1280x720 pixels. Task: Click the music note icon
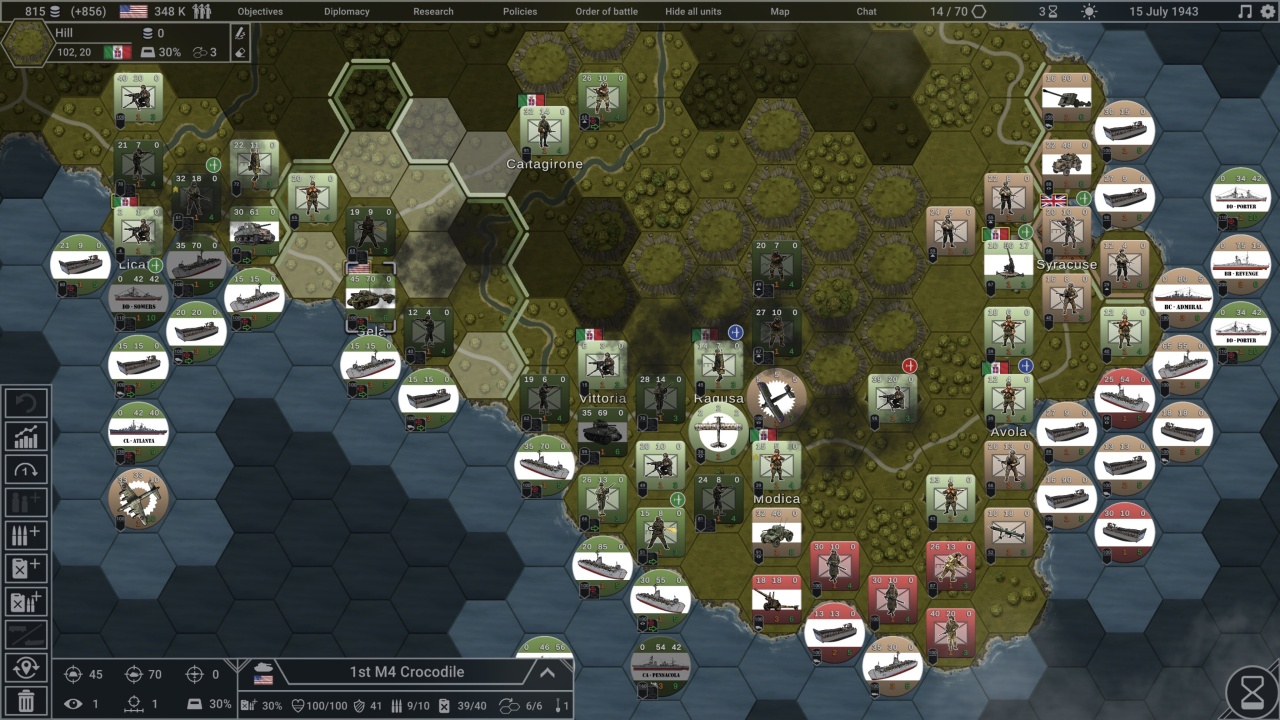click(x=1245, y=12)
